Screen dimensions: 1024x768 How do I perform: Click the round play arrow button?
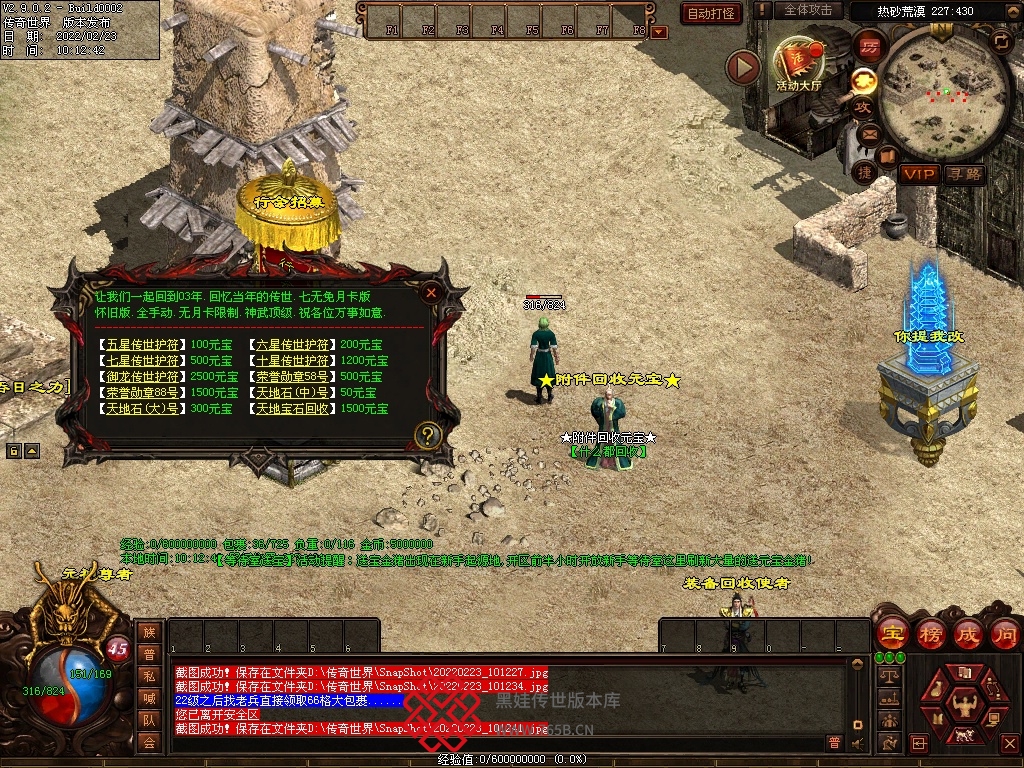click(x=743, y=67)
